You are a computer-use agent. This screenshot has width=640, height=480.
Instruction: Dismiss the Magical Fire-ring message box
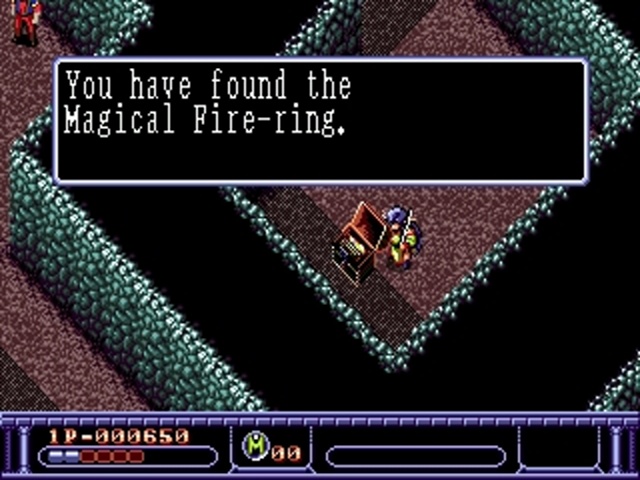pyautogui.click(x=320, y=121)
